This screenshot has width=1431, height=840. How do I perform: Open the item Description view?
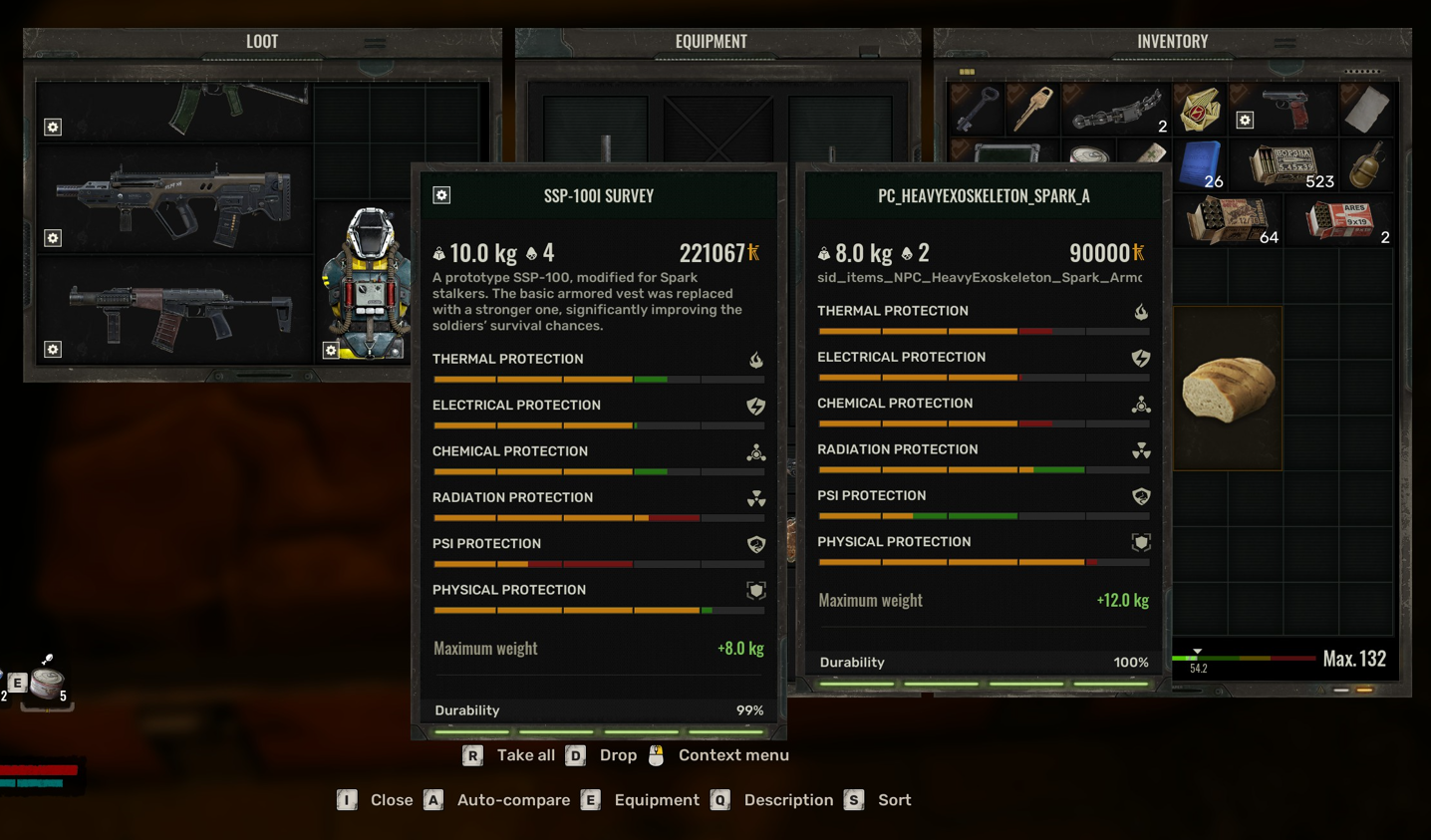click(x=788, y=799)
